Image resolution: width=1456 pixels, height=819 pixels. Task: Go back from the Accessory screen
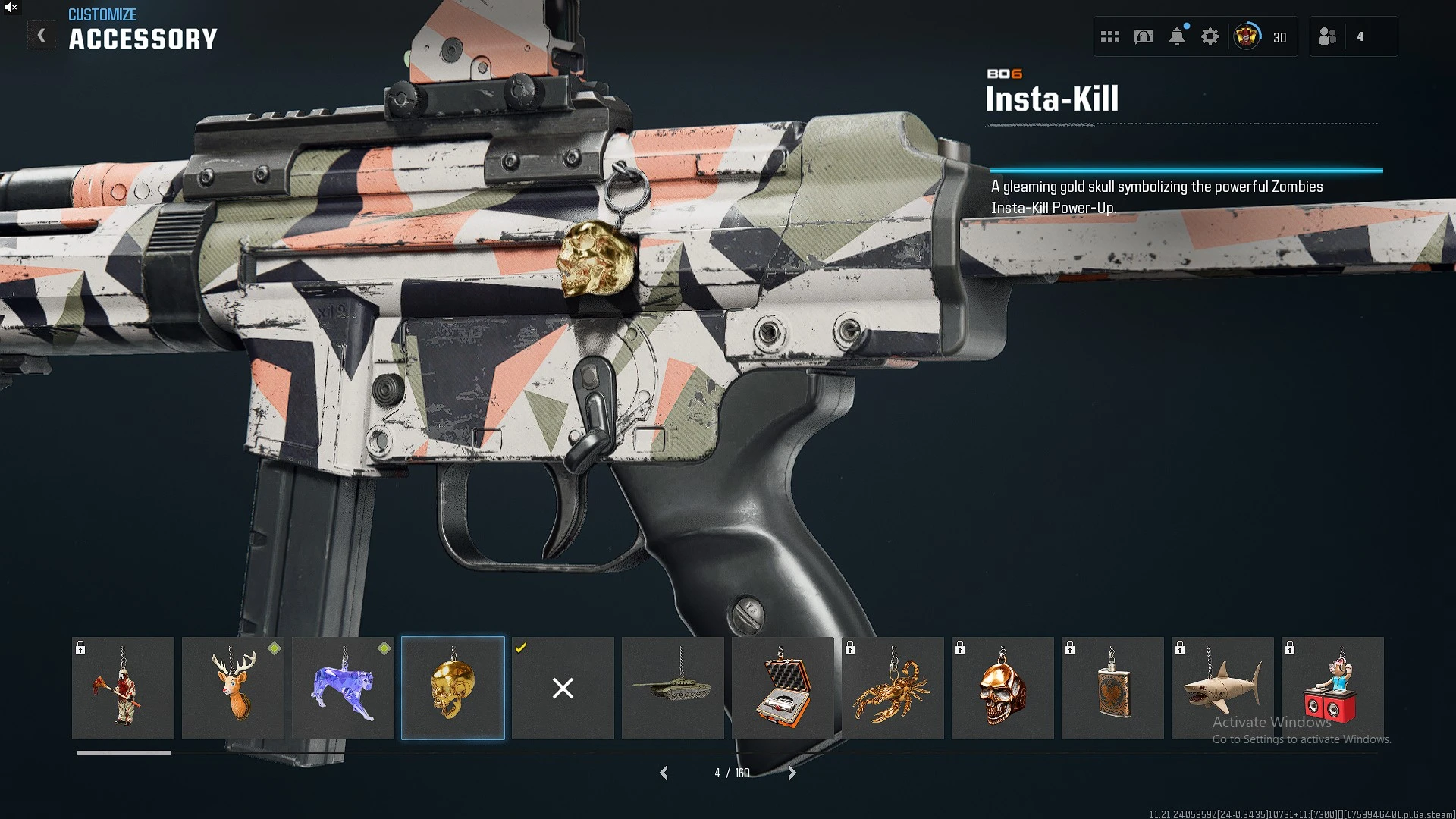42,35
